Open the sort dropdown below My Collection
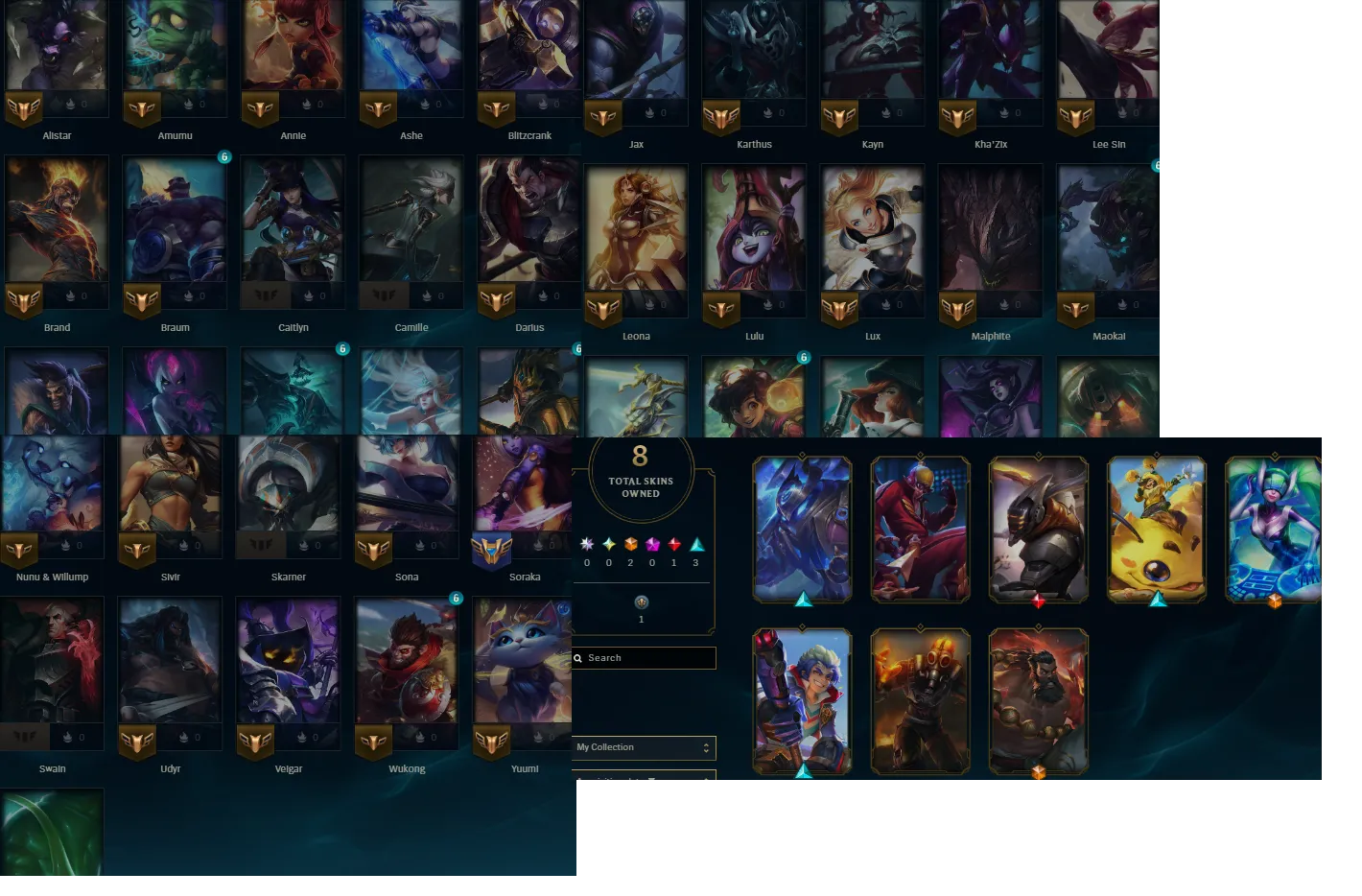This screenshot has width=1362, height=896. click(x=643, y=777)
